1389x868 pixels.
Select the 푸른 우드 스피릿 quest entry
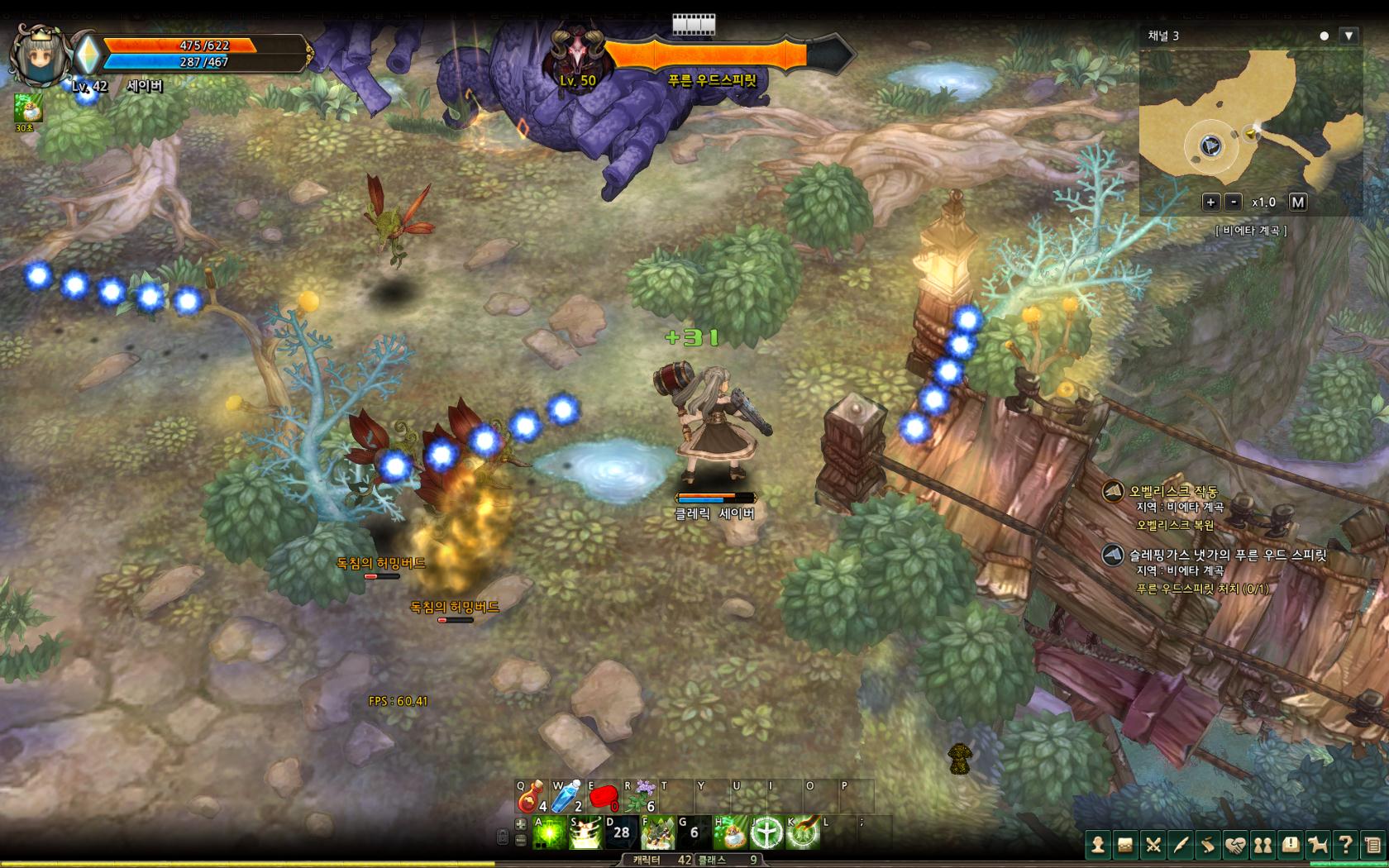coord(1227,556)
